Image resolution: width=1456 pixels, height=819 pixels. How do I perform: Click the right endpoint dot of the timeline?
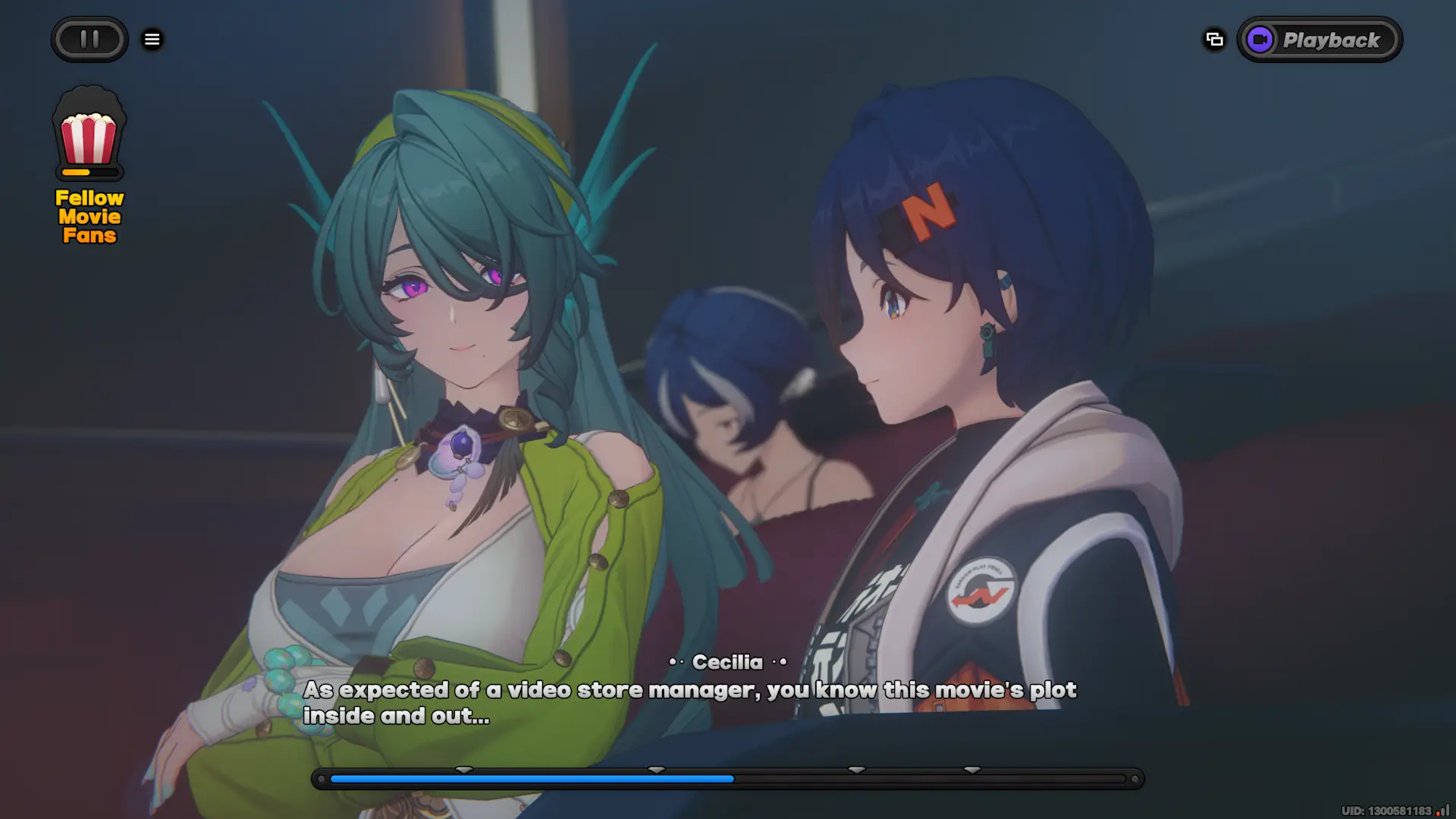point(1135,779)
